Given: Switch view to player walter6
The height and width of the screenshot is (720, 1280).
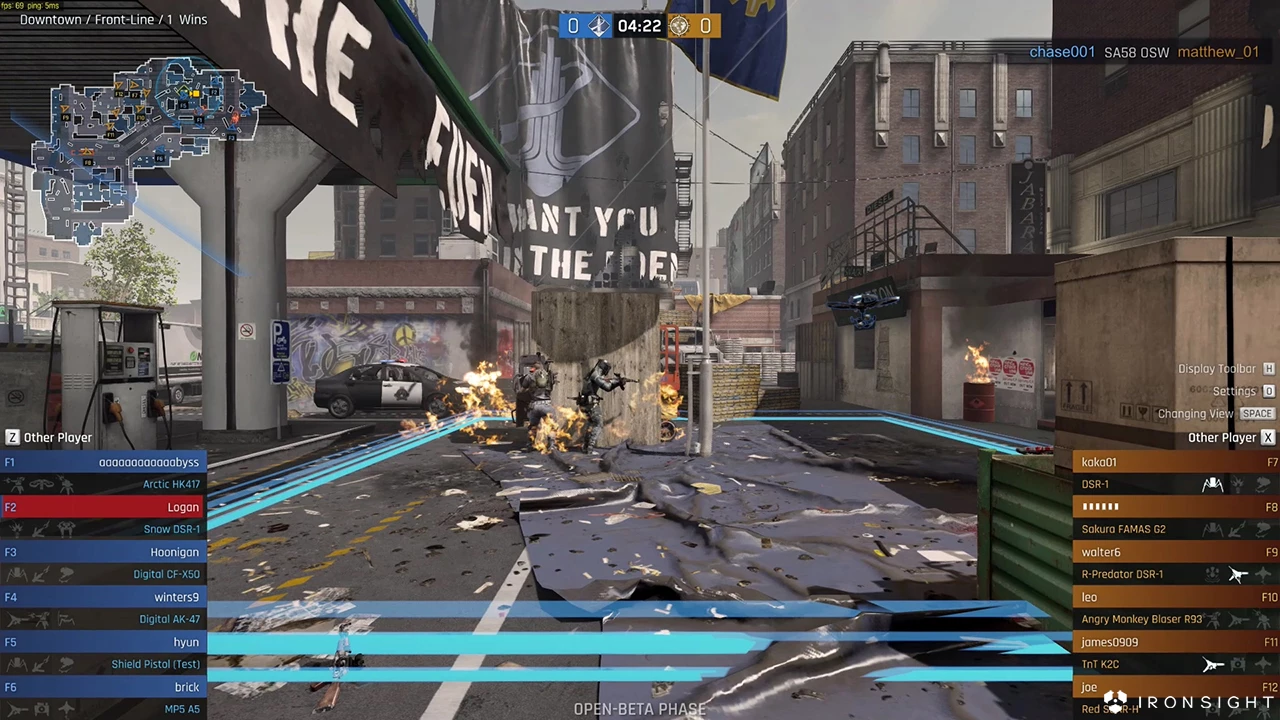Looking at the screenshot, I should coord(1176,552).
